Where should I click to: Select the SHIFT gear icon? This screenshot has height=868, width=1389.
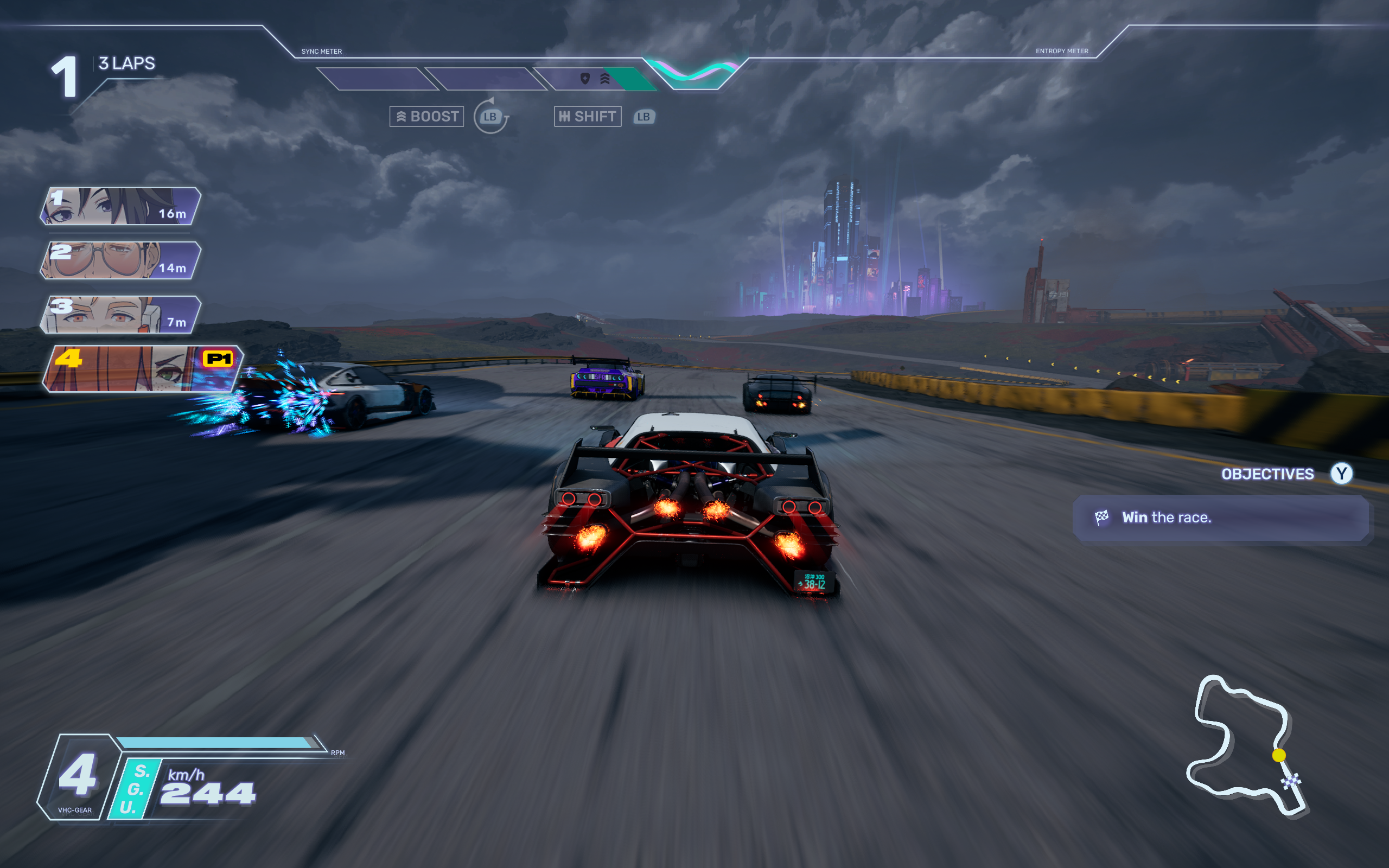pyautogui.click(x=564, y=116)
